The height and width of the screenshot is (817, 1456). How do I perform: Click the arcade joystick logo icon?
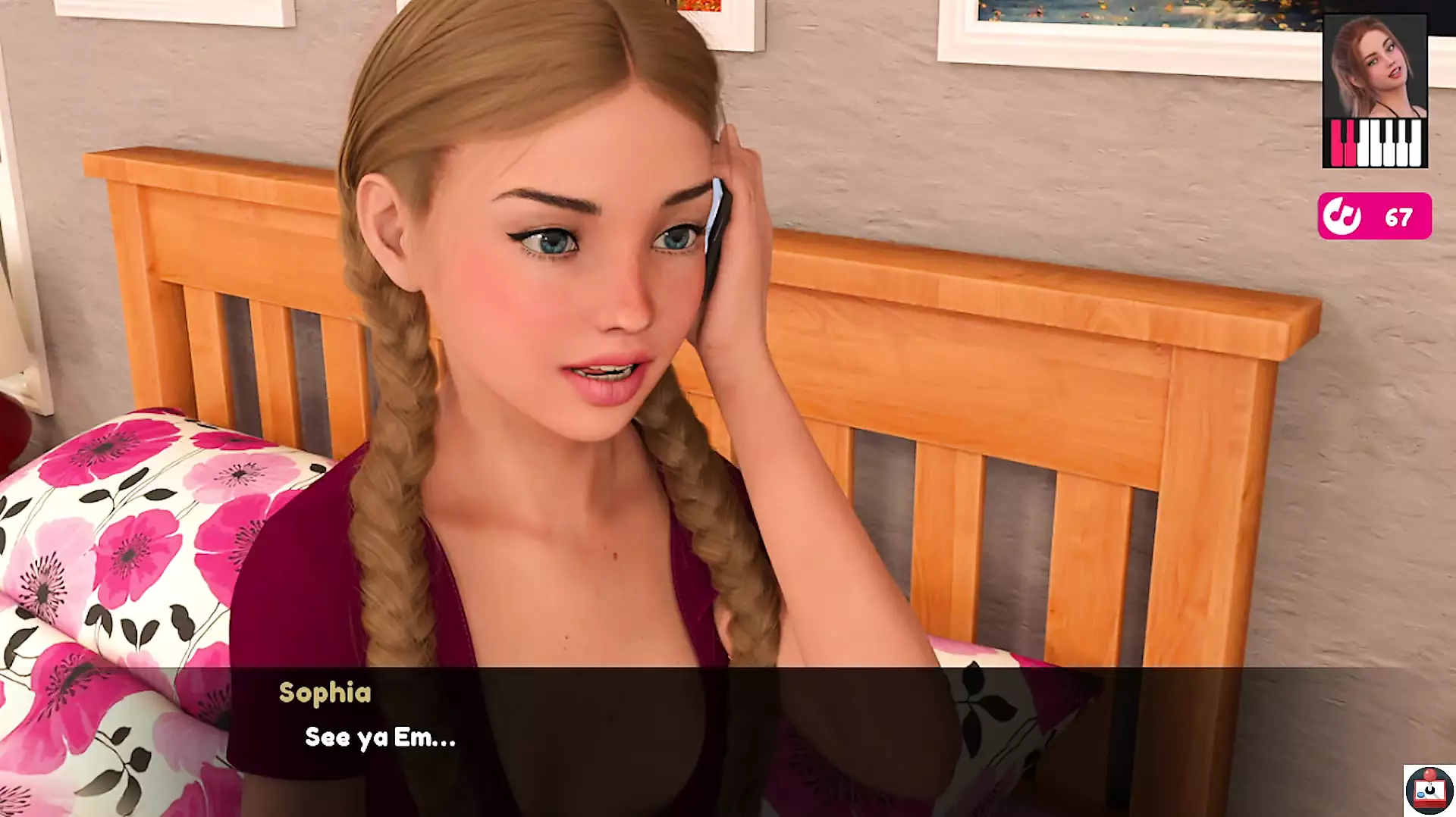[1429, 790]
